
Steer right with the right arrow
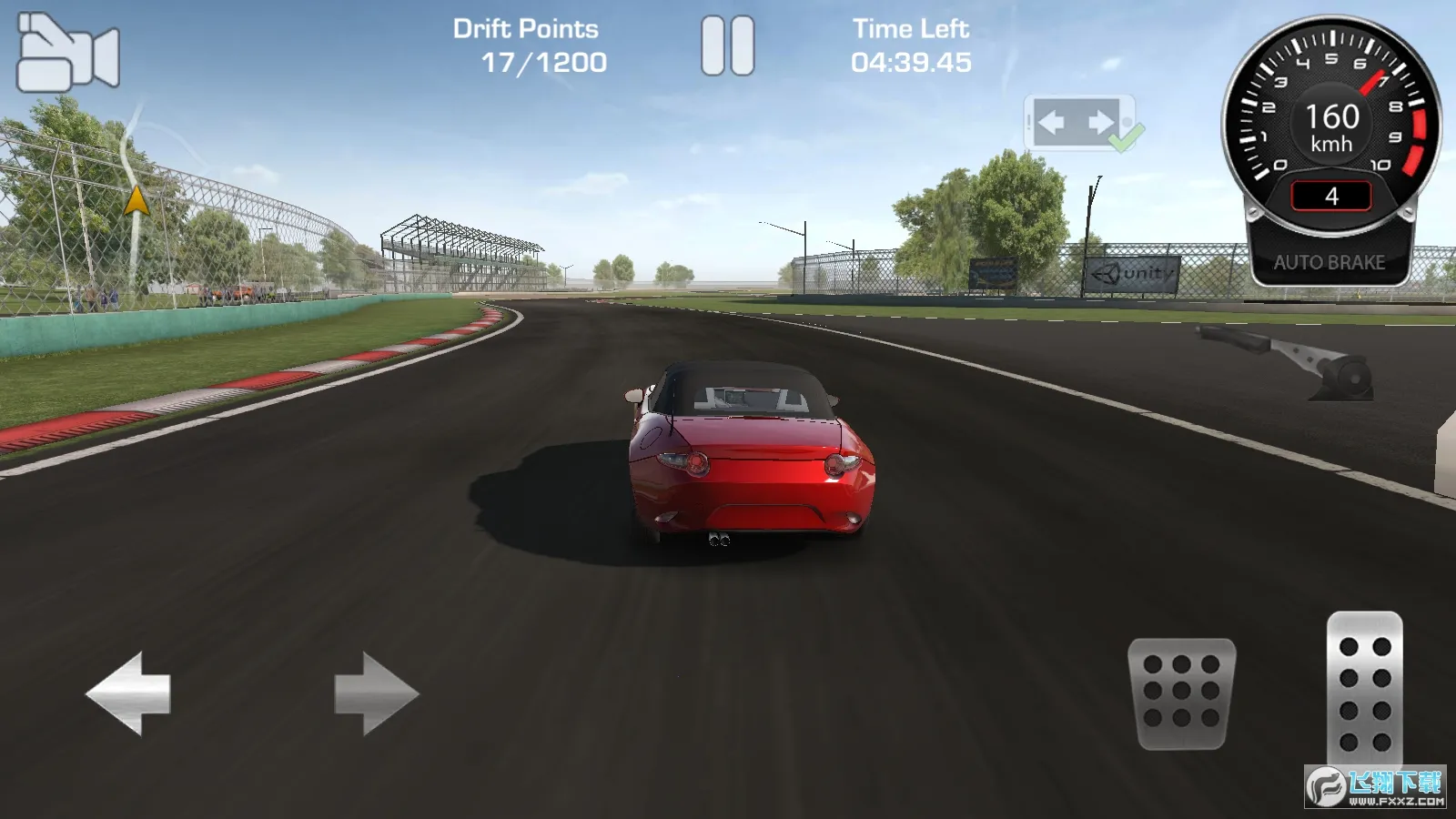pyautogui.click(x=376, y=693)
